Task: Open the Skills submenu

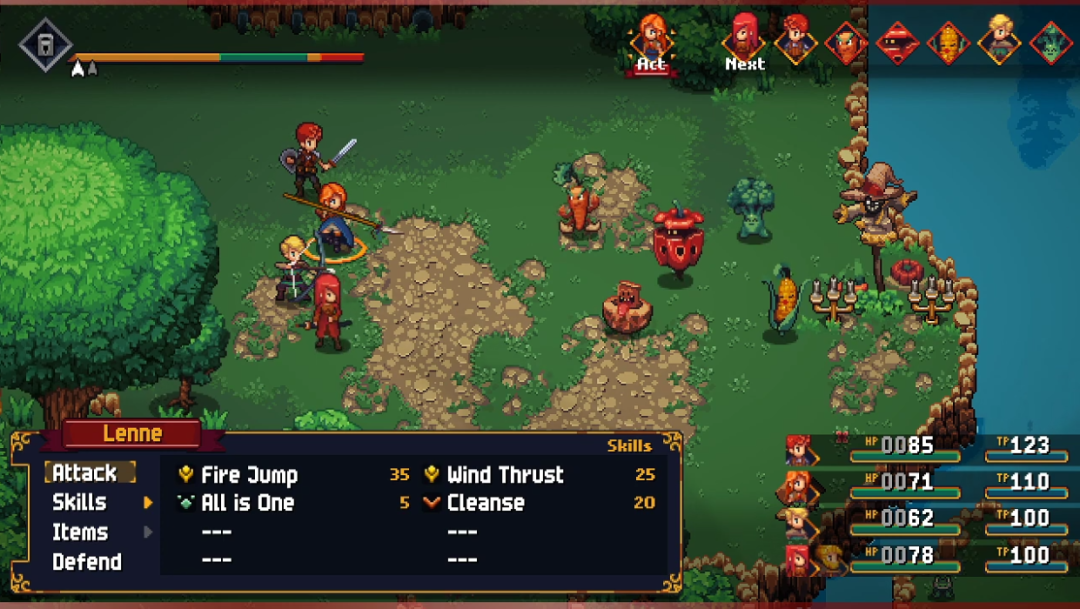Action: (x=80, y=502)
